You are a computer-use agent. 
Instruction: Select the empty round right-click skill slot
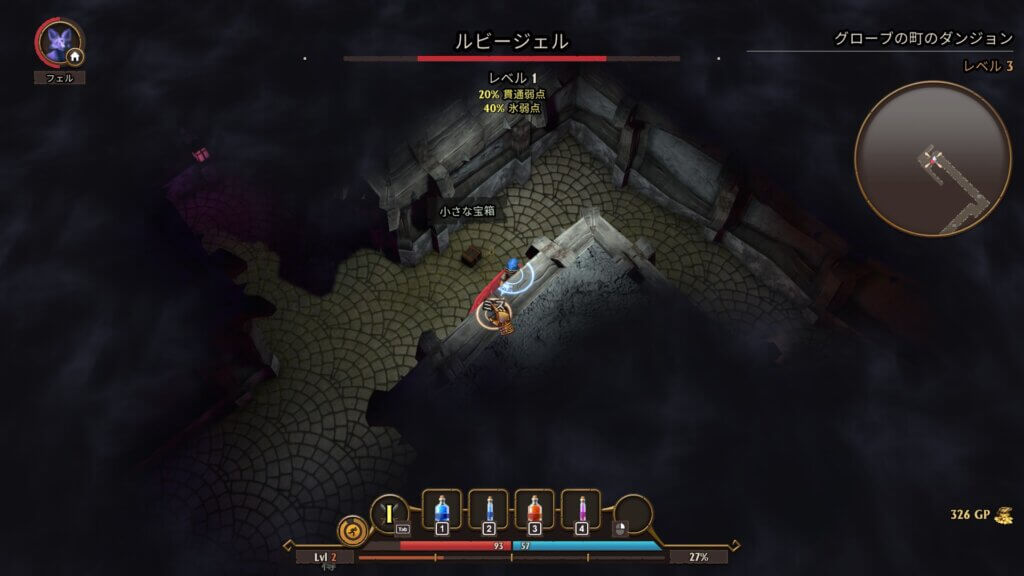point(633,514)
